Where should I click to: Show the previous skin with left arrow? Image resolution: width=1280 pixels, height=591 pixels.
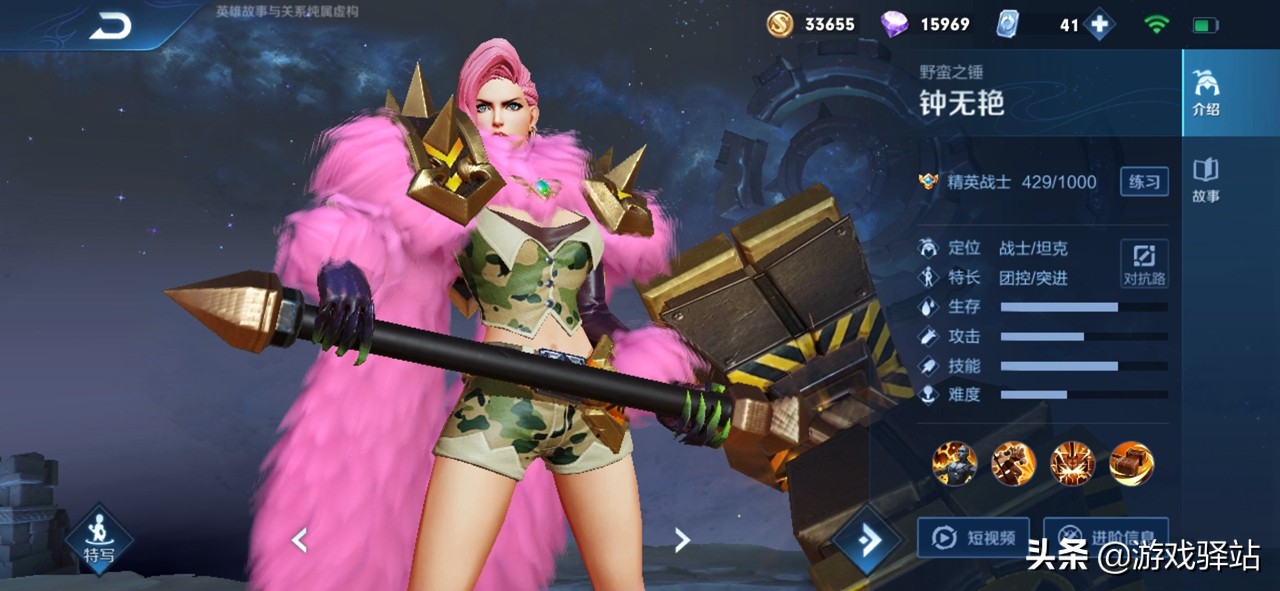pos(299,540)
